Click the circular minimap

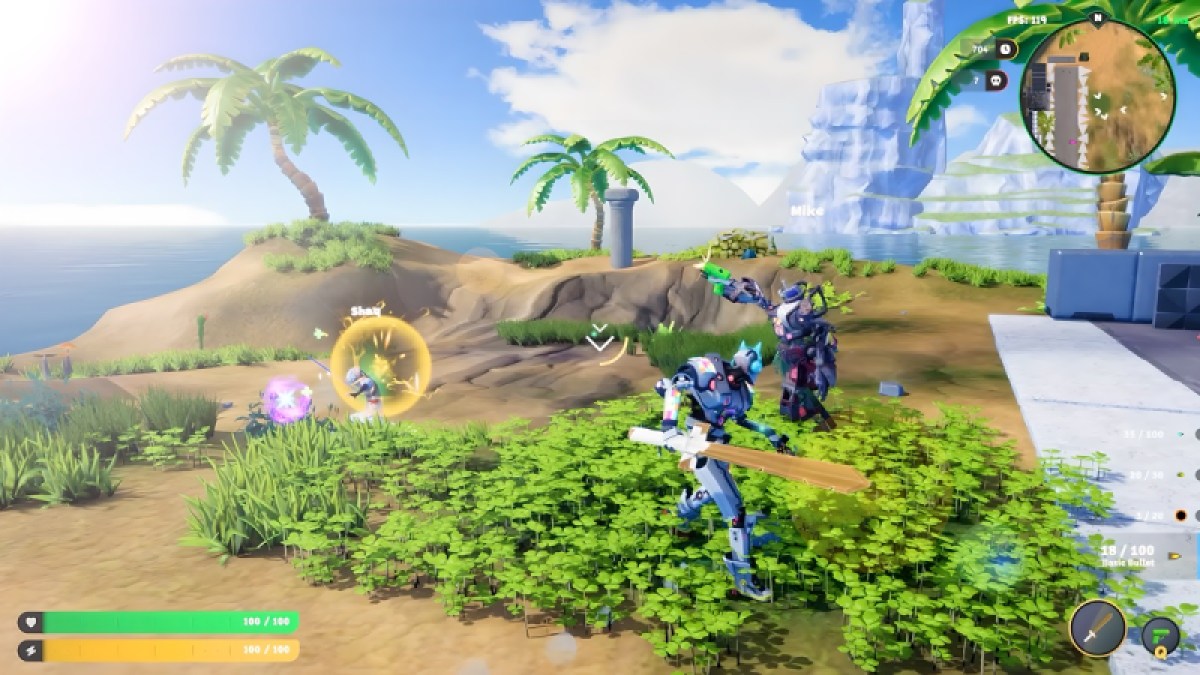(x=1097, y=96)
